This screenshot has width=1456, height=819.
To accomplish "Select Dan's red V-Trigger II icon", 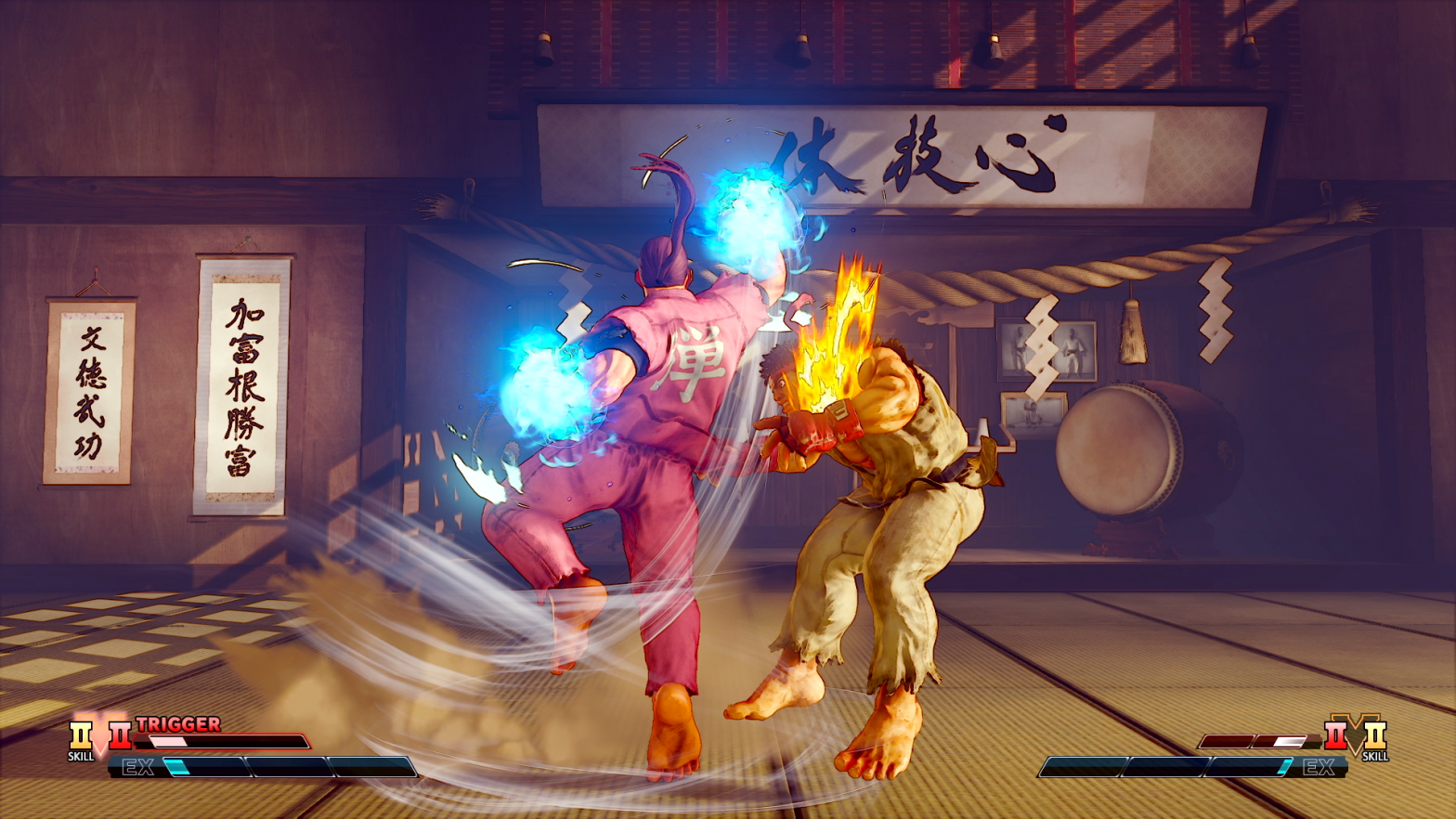I will [x=120, y=735].
